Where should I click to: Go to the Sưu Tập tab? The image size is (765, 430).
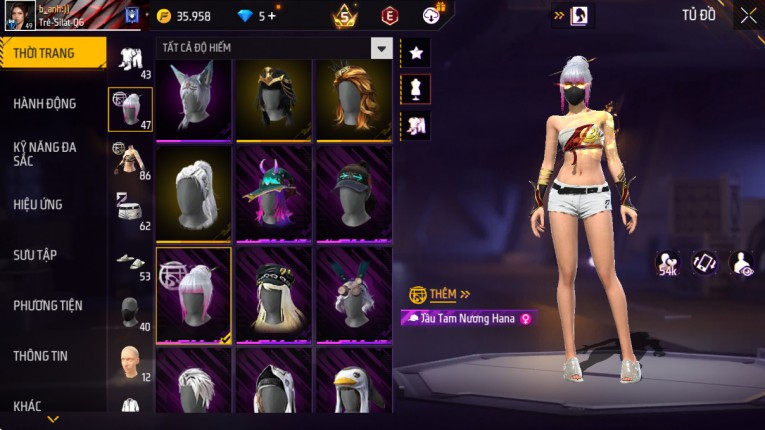(35, 255)
